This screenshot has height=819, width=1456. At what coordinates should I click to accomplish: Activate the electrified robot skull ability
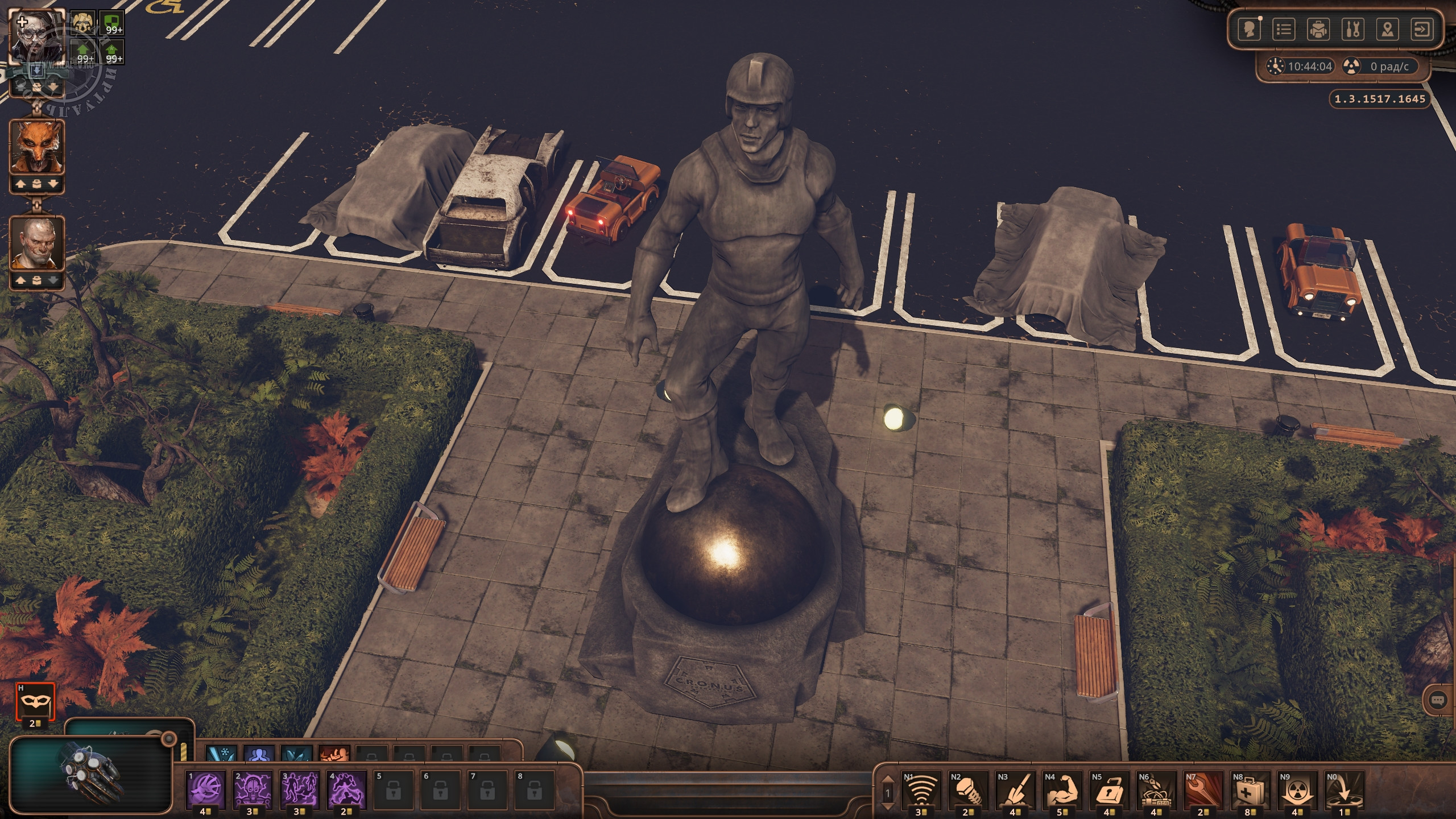[253, 789]
